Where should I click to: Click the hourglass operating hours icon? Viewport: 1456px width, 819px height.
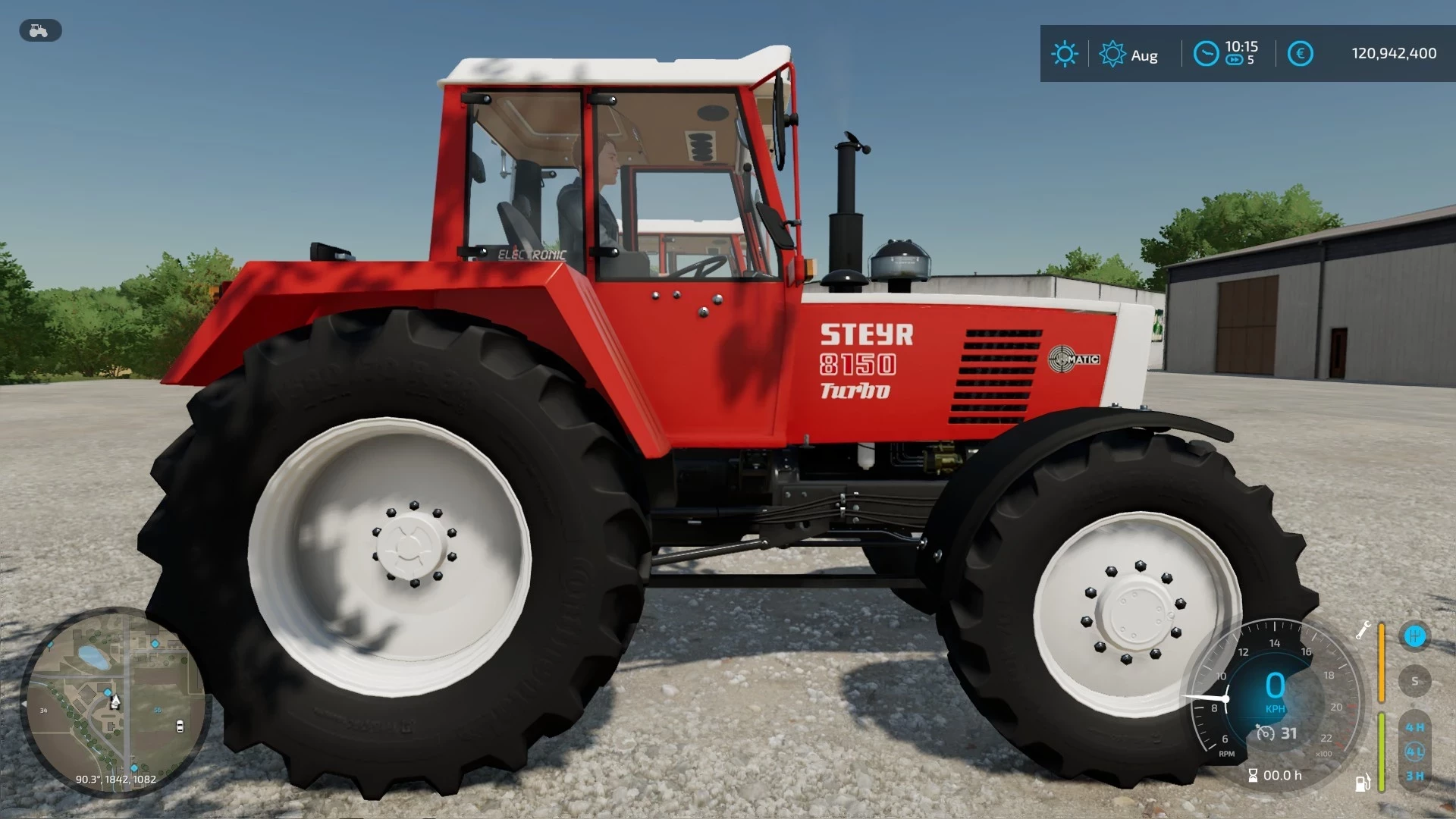tap(1254, 775)
